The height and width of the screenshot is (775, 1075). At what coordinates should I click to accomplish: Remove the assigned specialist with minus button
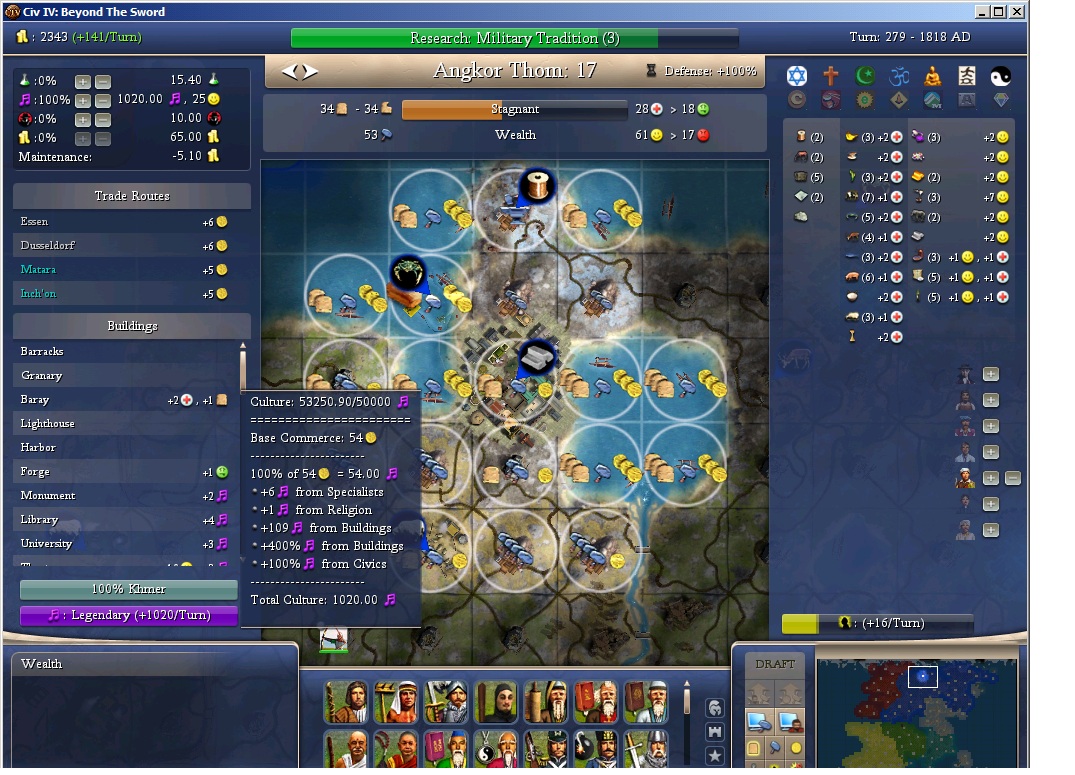point(1012,478)
